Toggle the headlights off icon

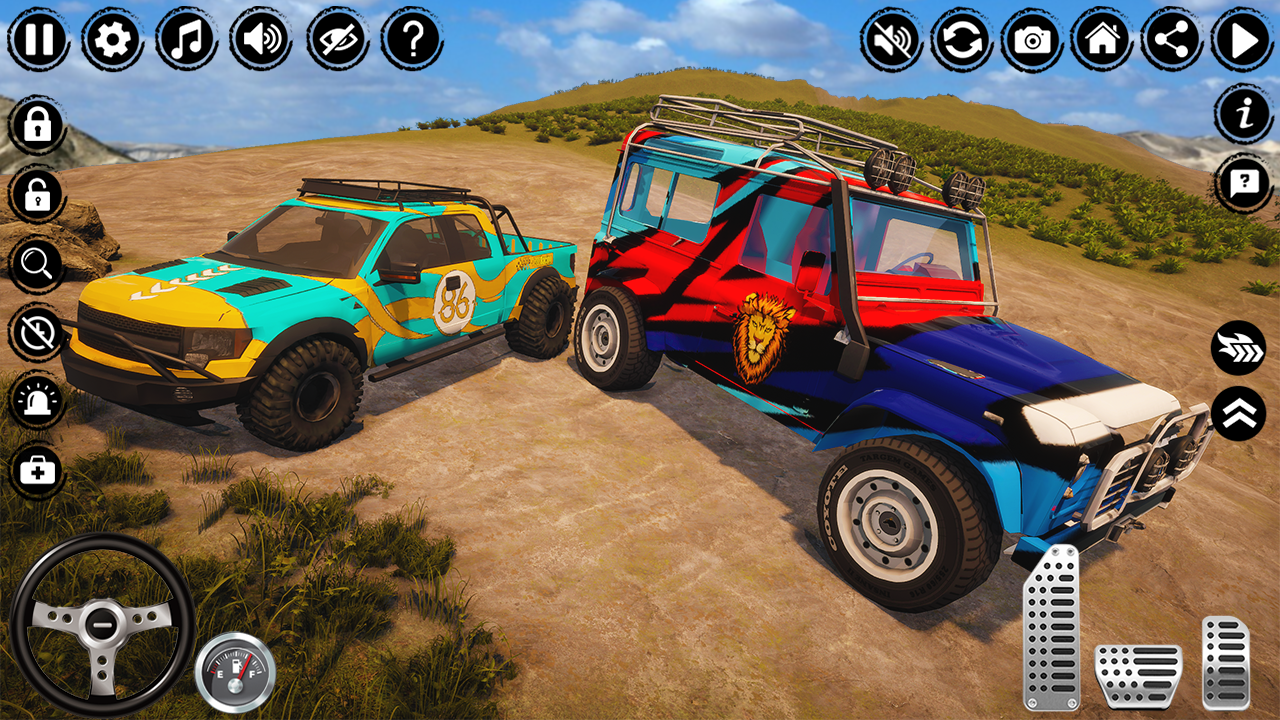tap(35, 335)
